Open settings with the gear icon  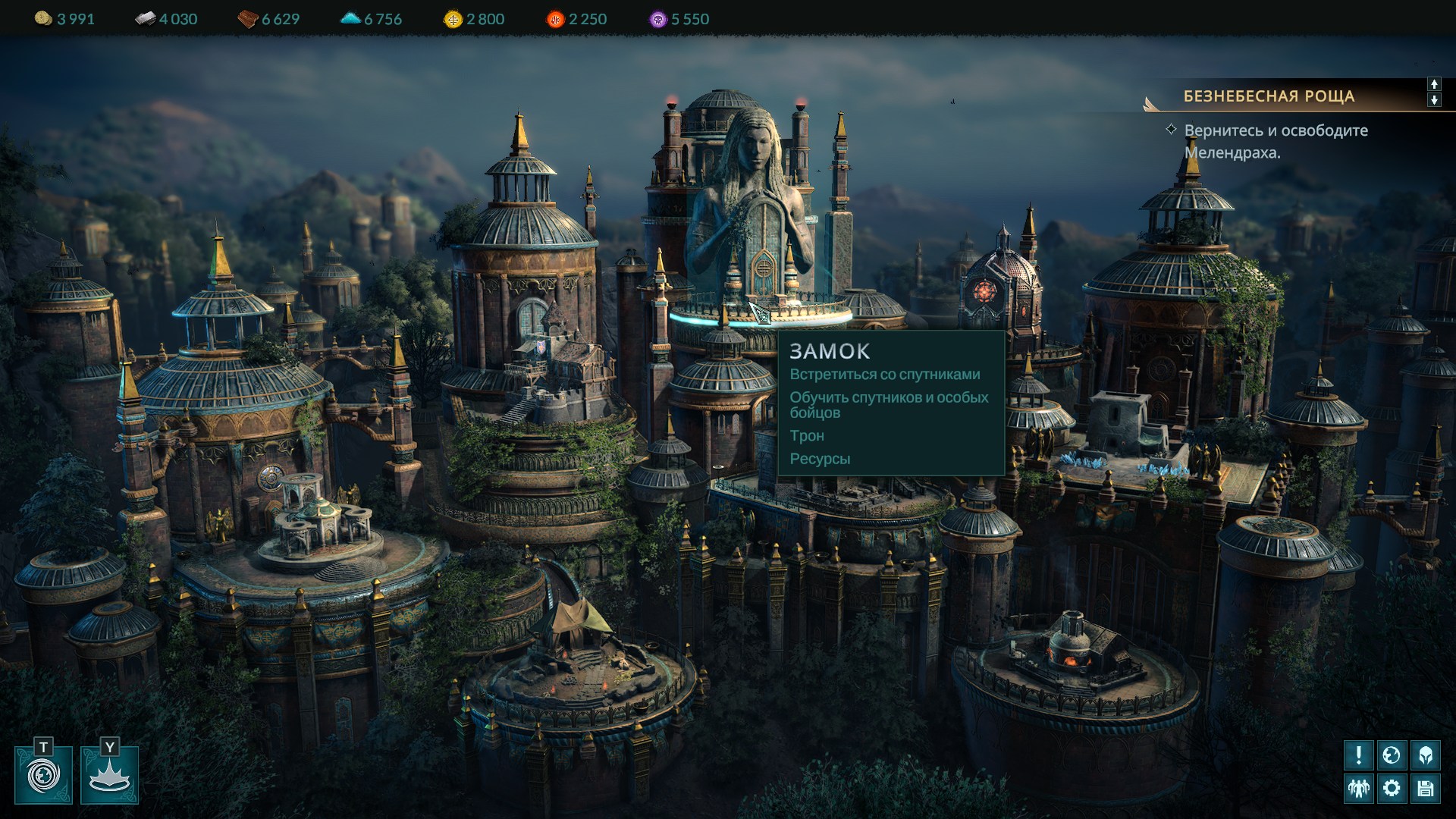coord(1392,788)
